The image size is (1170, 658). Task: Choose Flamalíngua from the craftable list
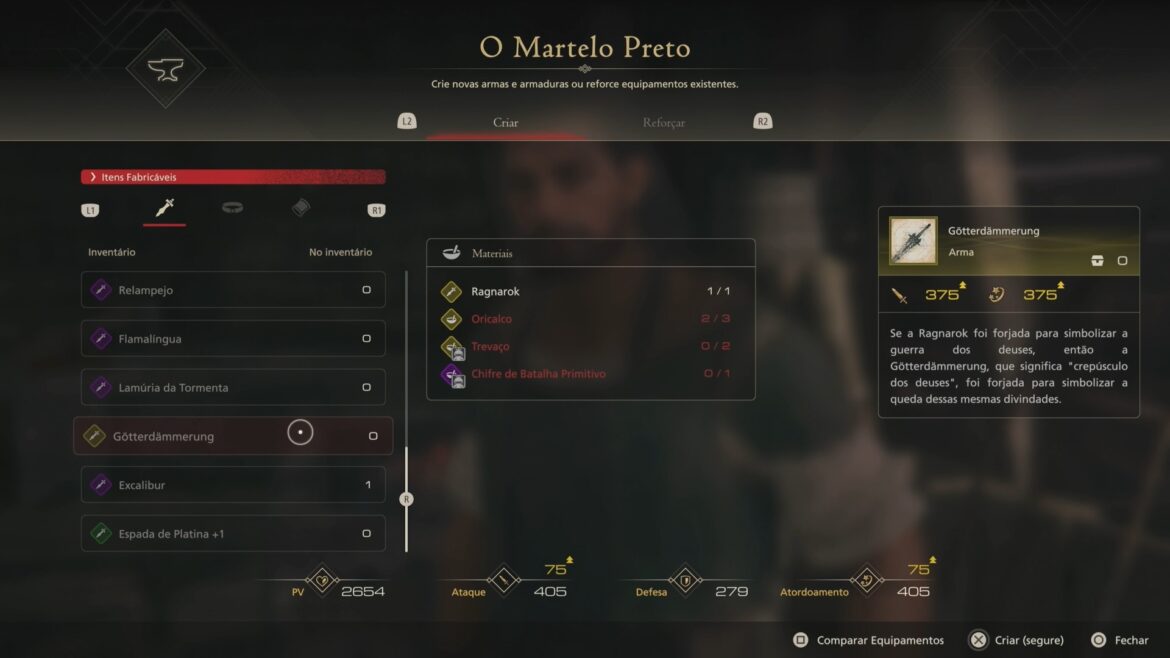tap(232, 339)
